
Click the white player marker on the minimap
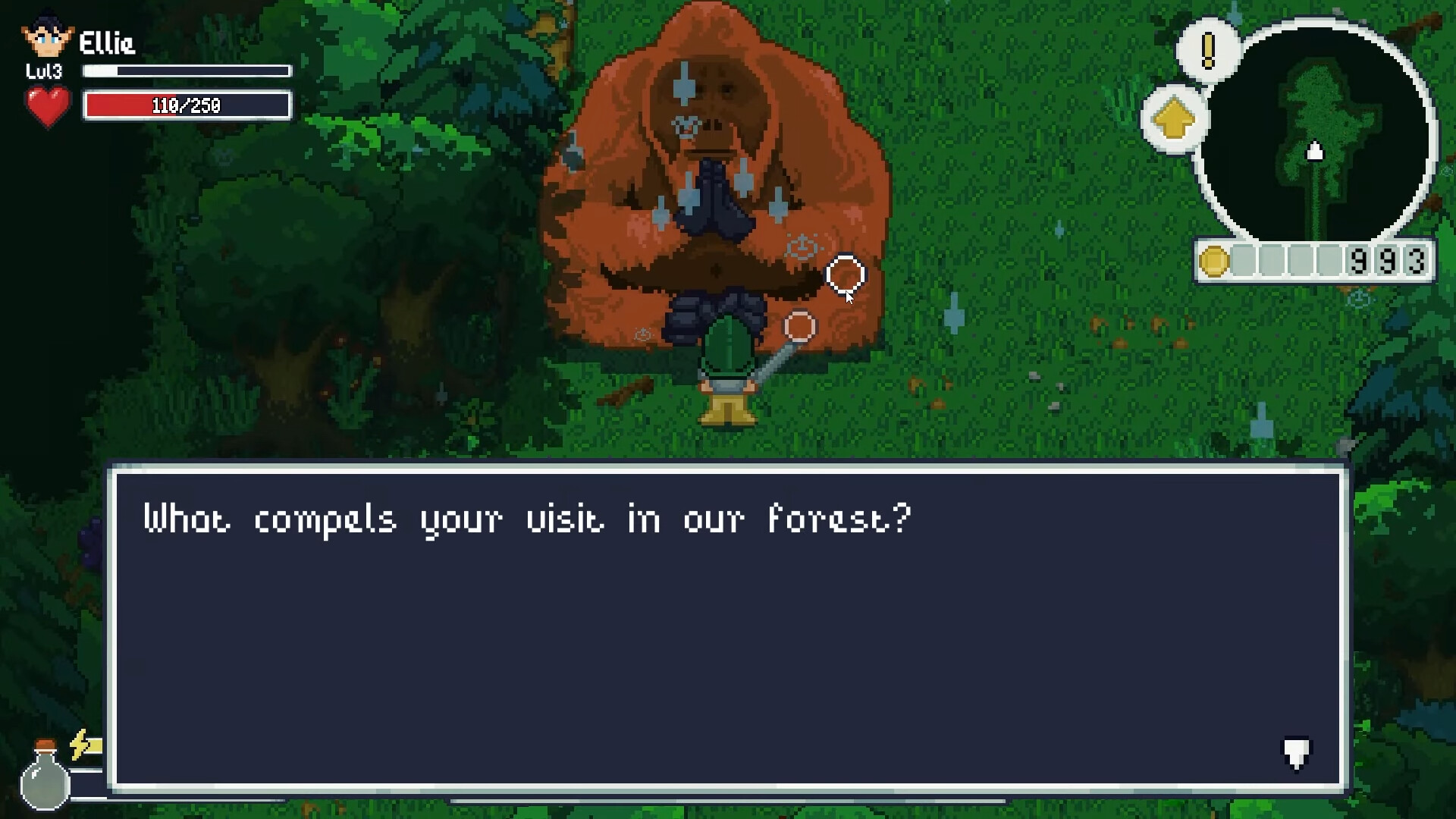point(1314,152)
